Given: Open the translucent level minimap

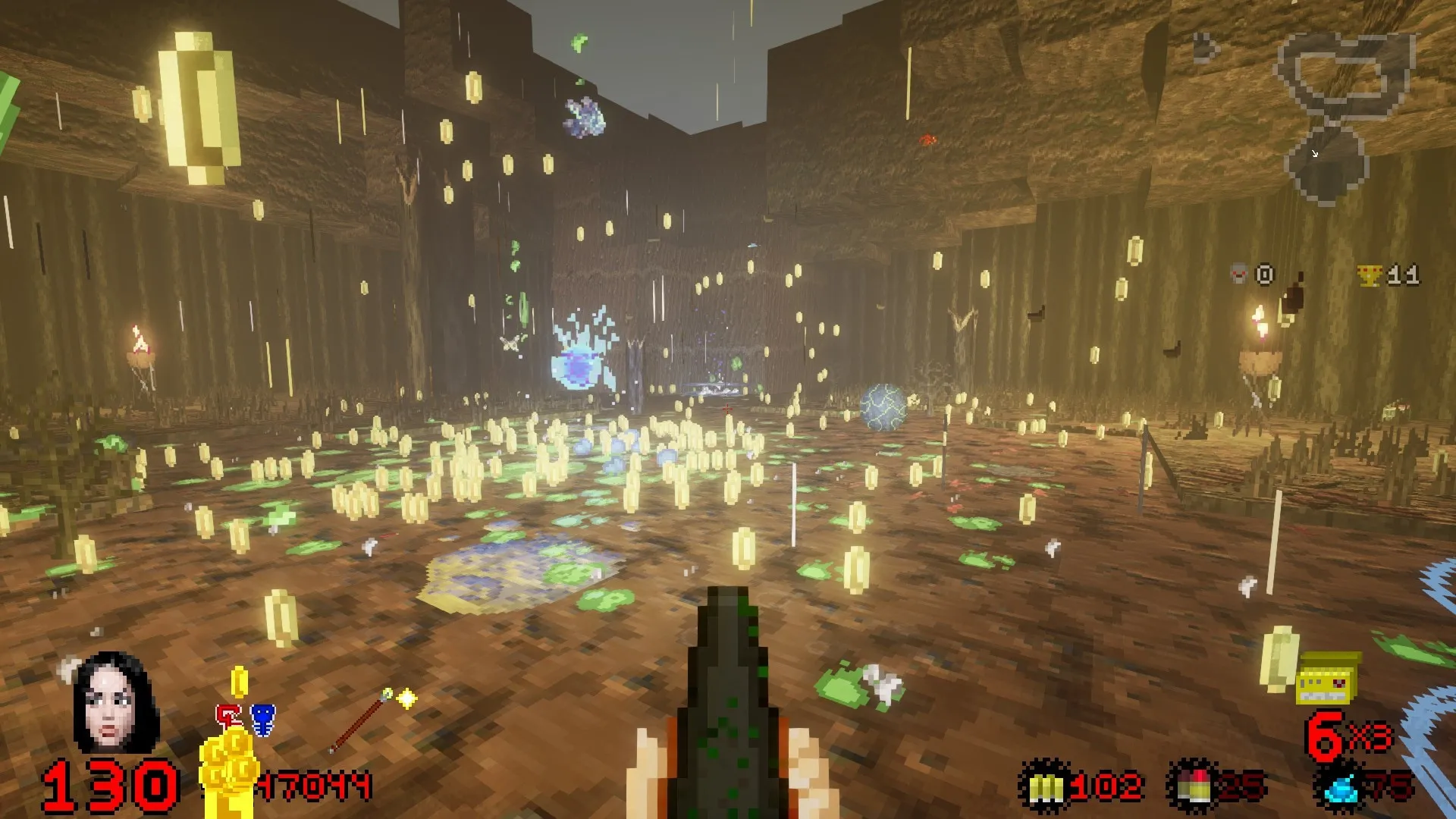Looking at the screenshot, I should pyautogui.click(x=1341, y=114).
